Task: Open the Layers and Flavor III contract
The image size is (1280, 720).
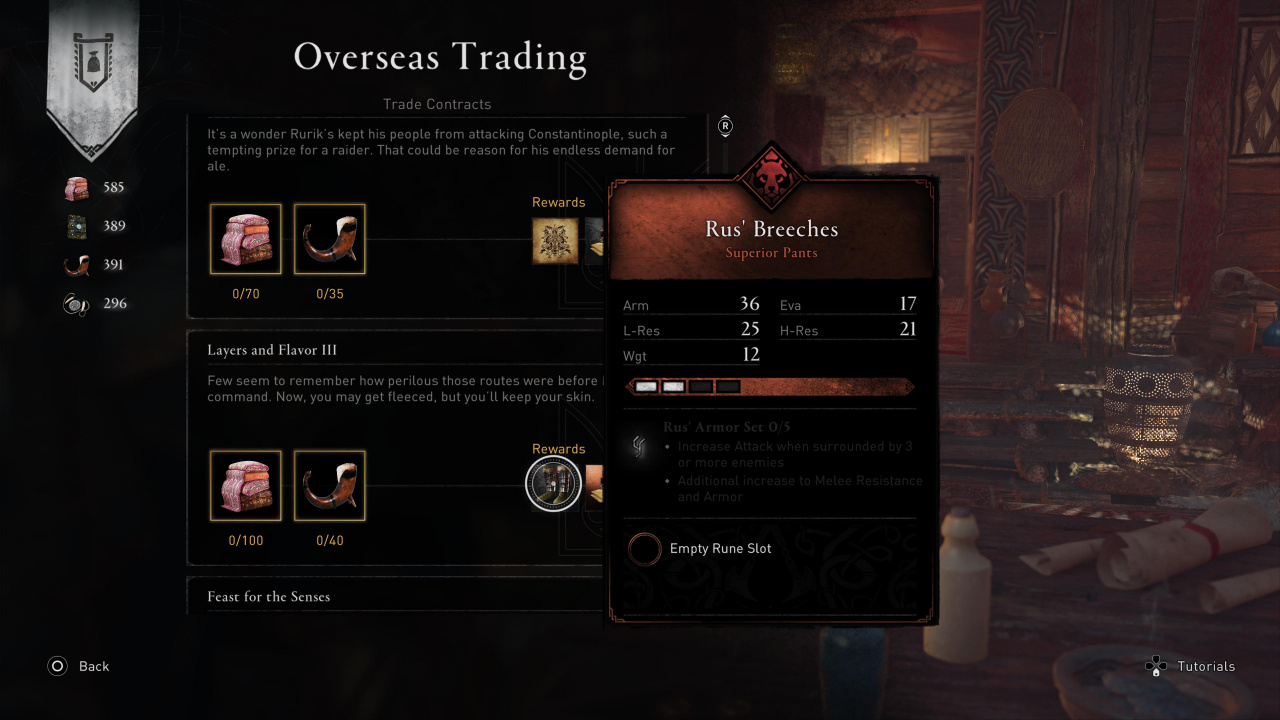Action: (272, 350)
